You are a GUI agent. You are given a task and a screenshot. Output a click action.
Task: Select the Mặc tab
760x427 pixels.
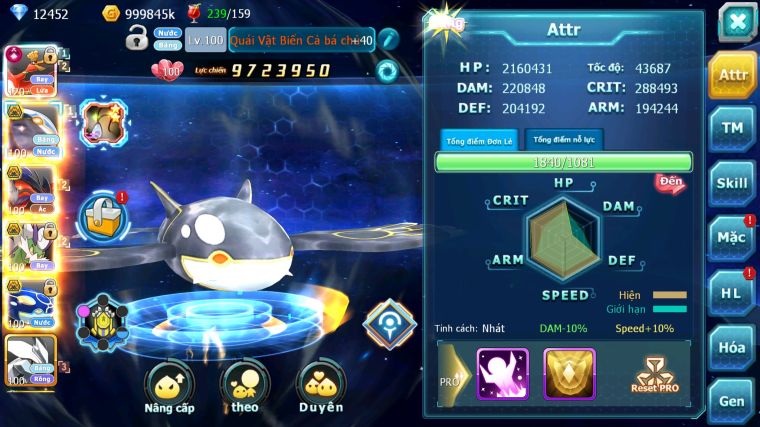[733, 238]
